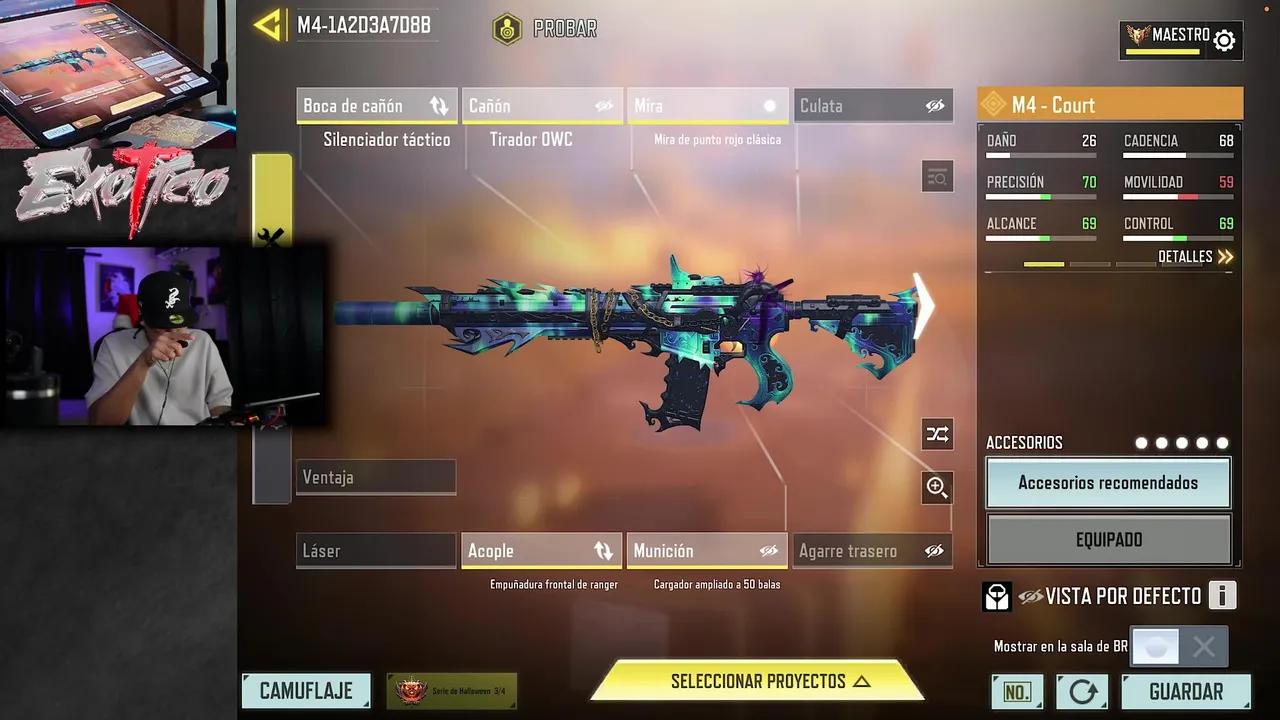Zoom in with the magnifier icon
Screen dimensions: 1280x720
tap(937, 488)
